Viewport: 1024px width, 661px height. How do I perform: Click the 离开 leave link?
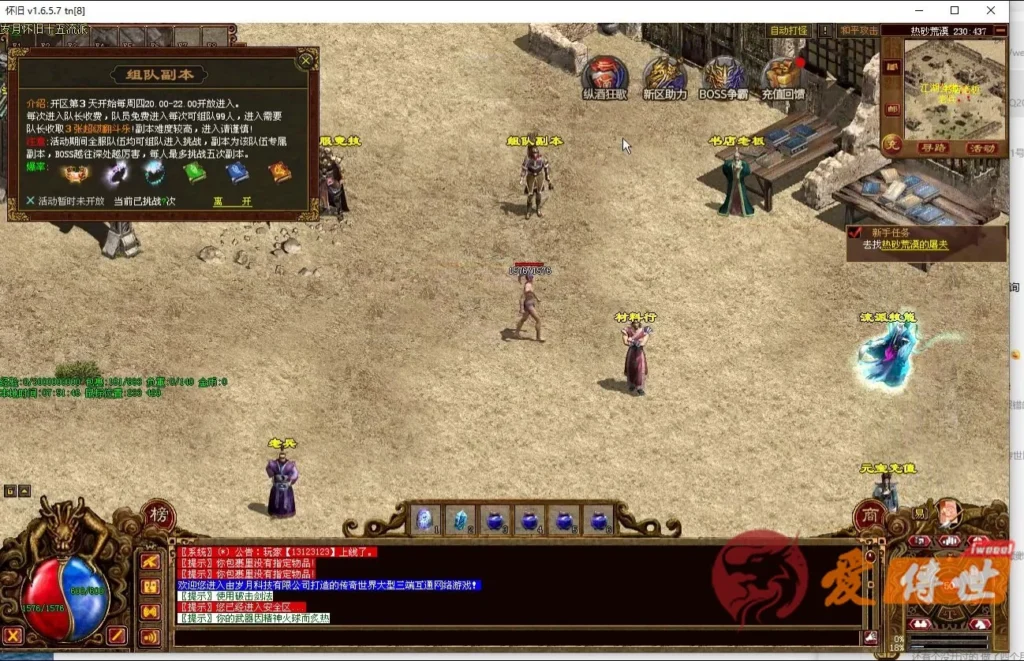[x=232, y=200]
